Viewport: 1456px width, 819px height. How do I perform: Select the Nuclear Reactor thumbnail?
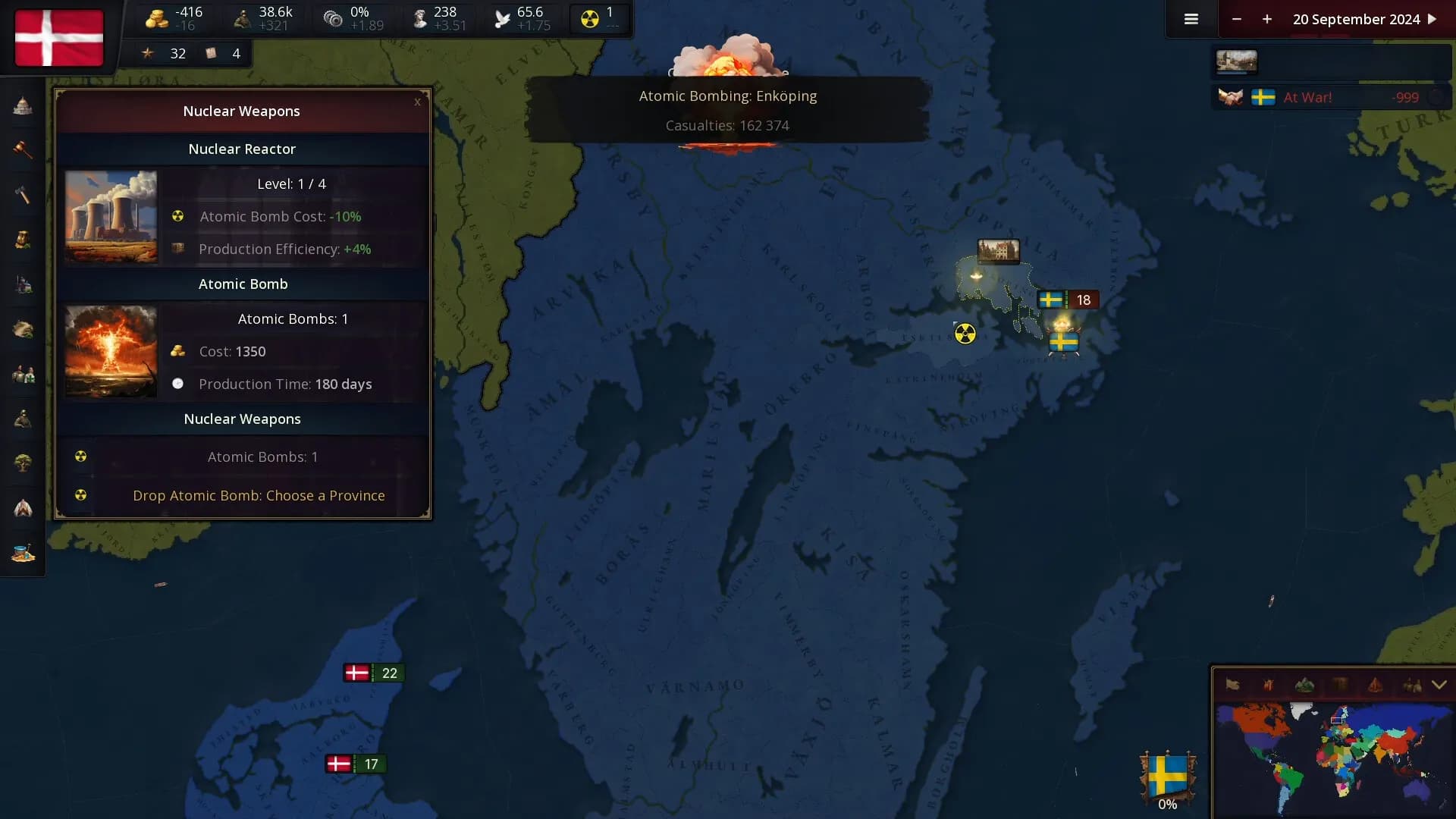pyautogui.click(x=111, y=217)
